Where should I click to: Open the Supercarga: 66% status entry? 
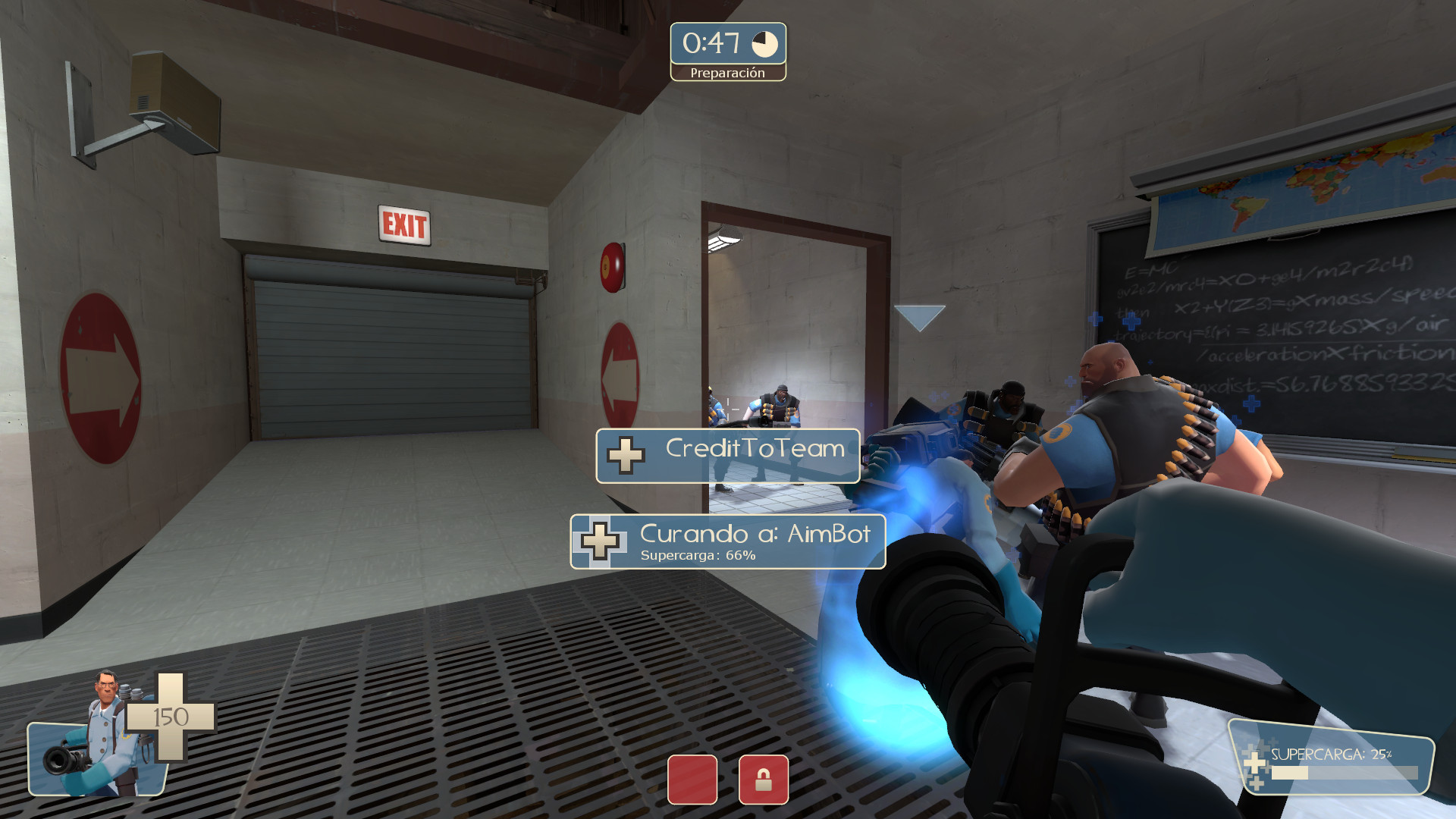click(x=697, y=556)
